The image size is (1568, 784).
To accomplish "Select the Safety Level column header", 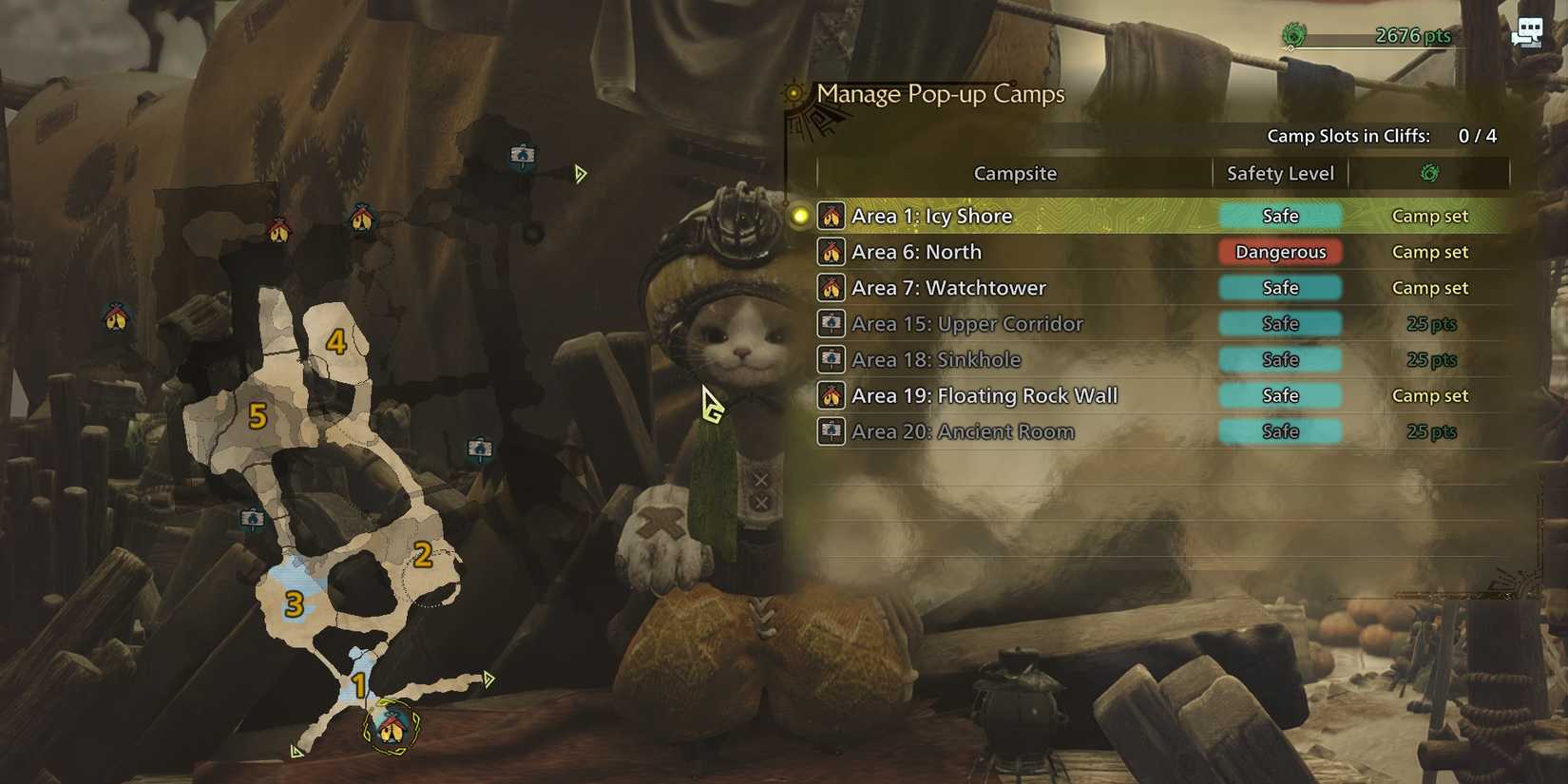I will (x=1279, y=173).
